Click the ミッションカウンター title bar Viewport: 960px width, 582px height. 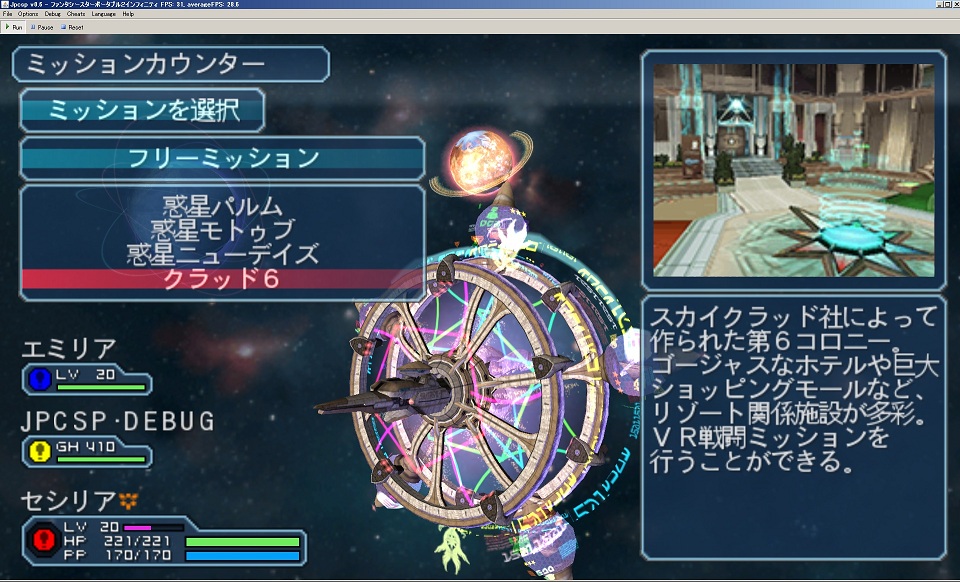tap(170, 65)
